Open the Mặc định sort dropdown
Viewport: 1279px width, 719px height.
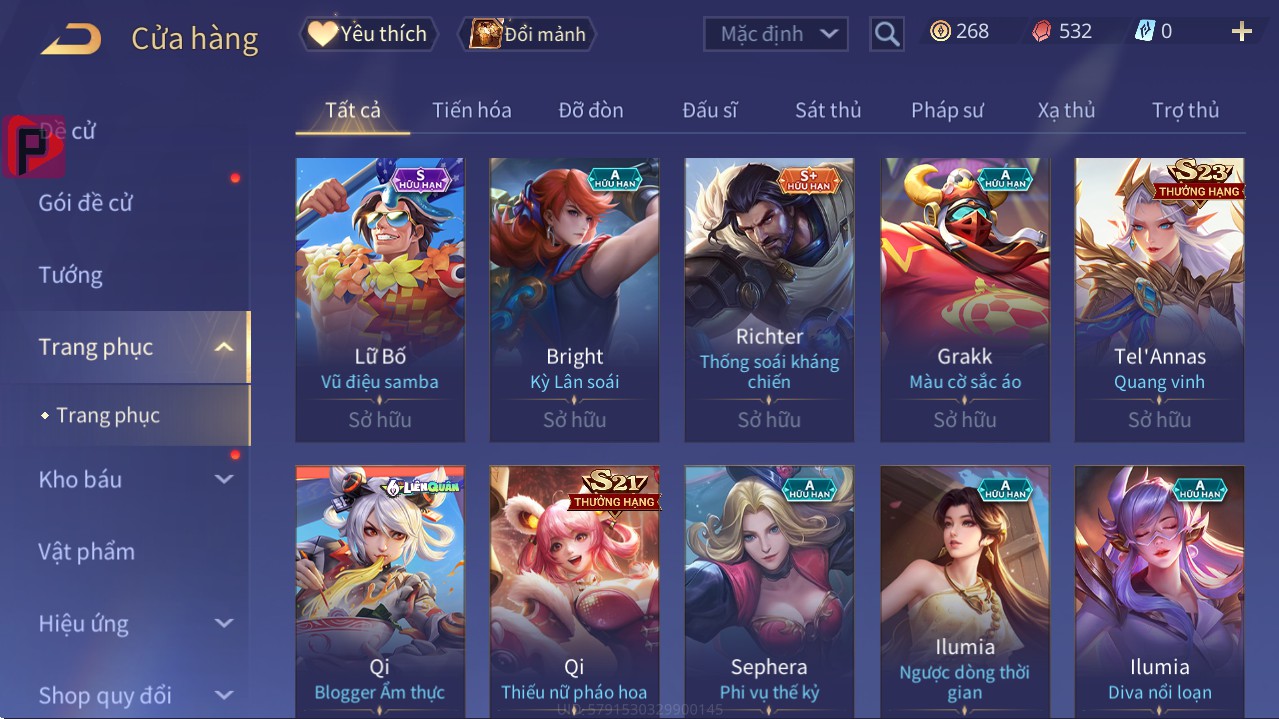coord(776,34)
